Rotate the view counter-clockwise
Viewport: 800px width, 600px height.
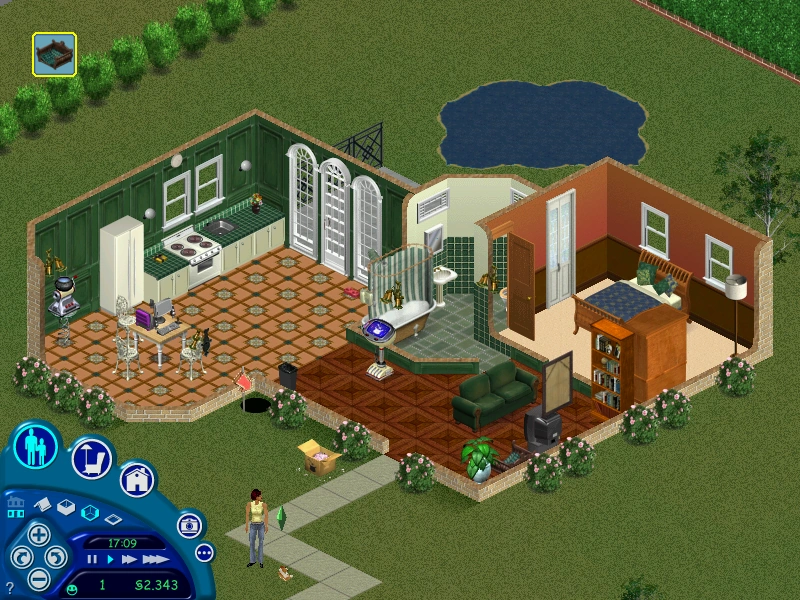click(20, 556)
